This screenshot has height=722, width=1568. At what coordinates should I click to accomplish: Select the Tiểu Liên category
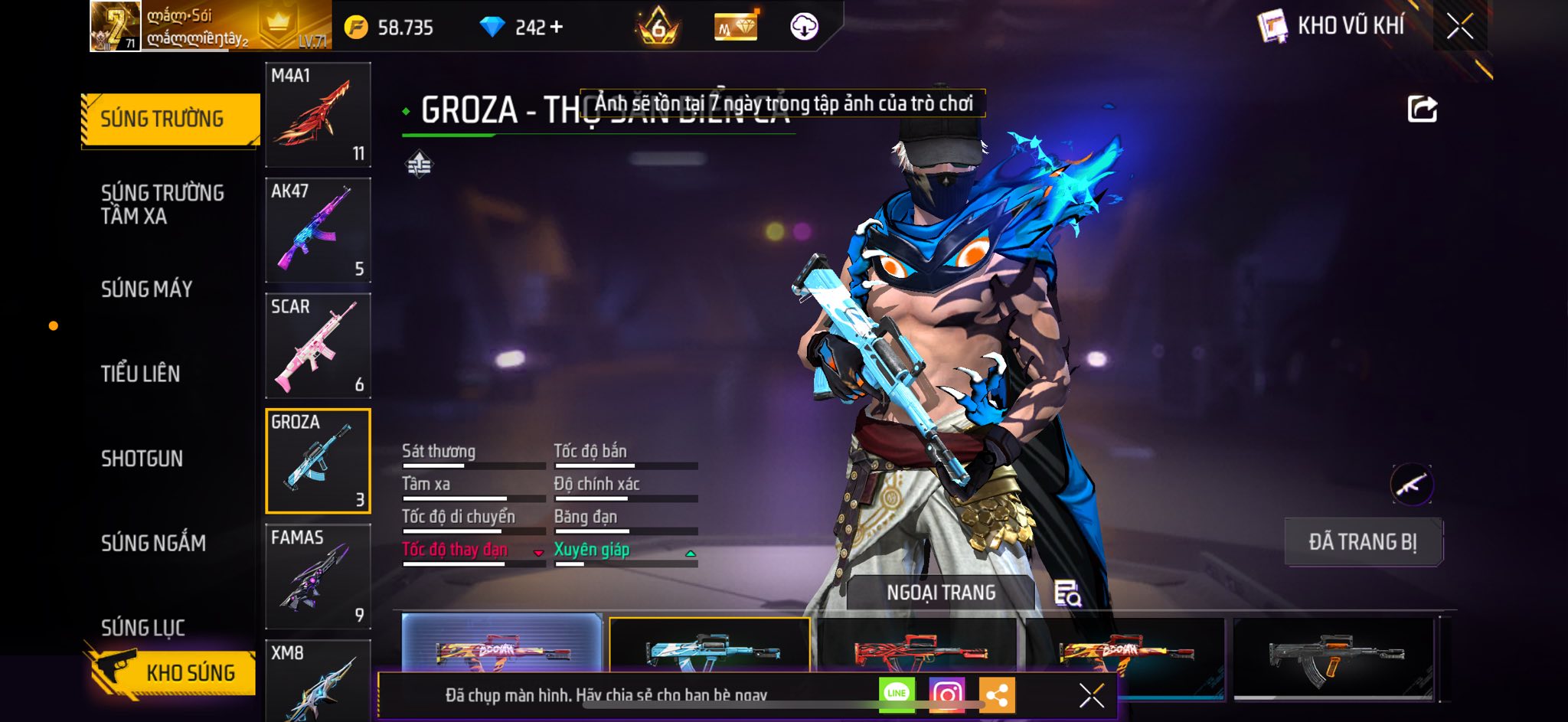pos(141,374)
